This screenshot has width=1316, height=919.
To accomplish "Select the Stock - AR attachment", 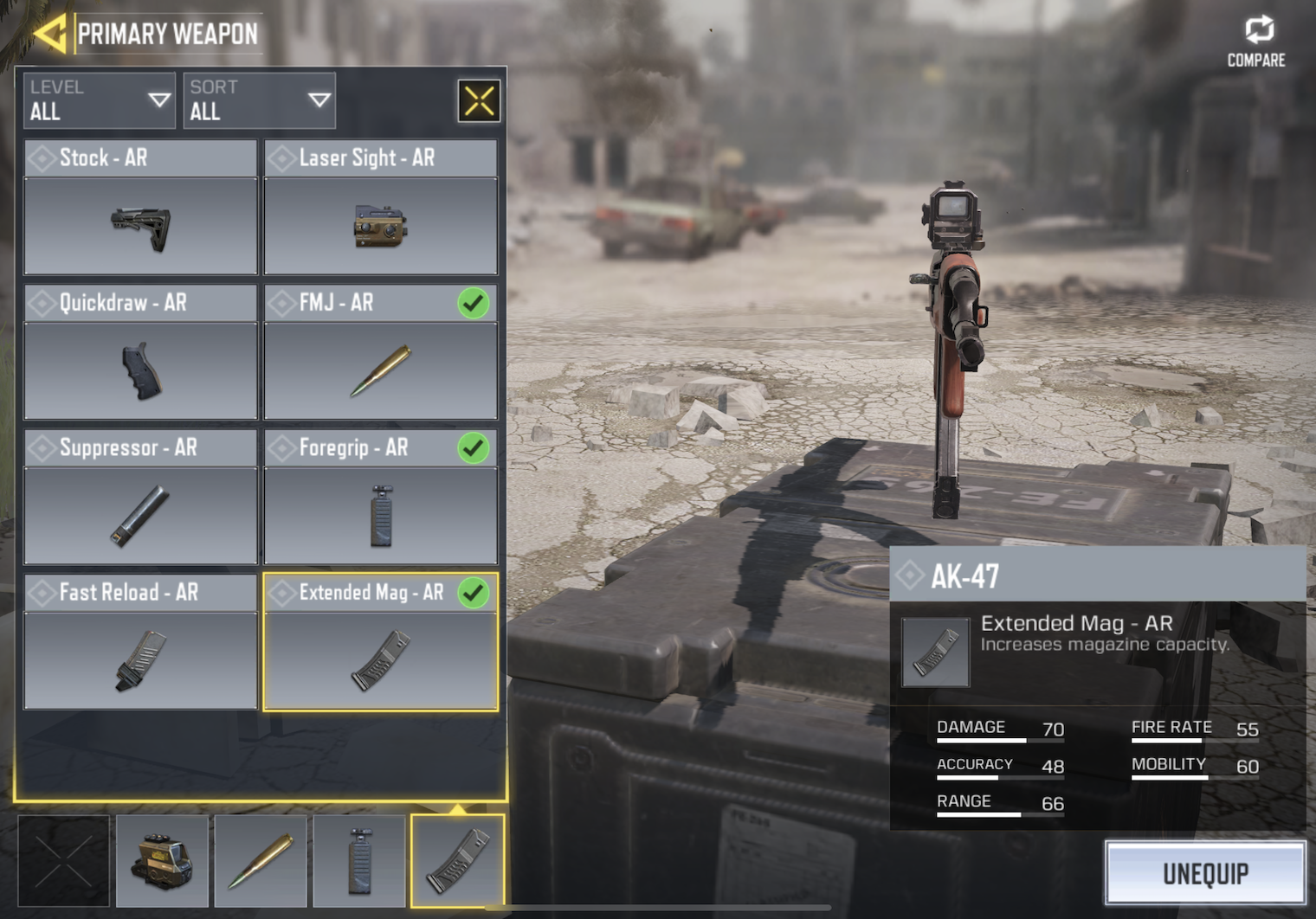I will (x=140, y=209).
